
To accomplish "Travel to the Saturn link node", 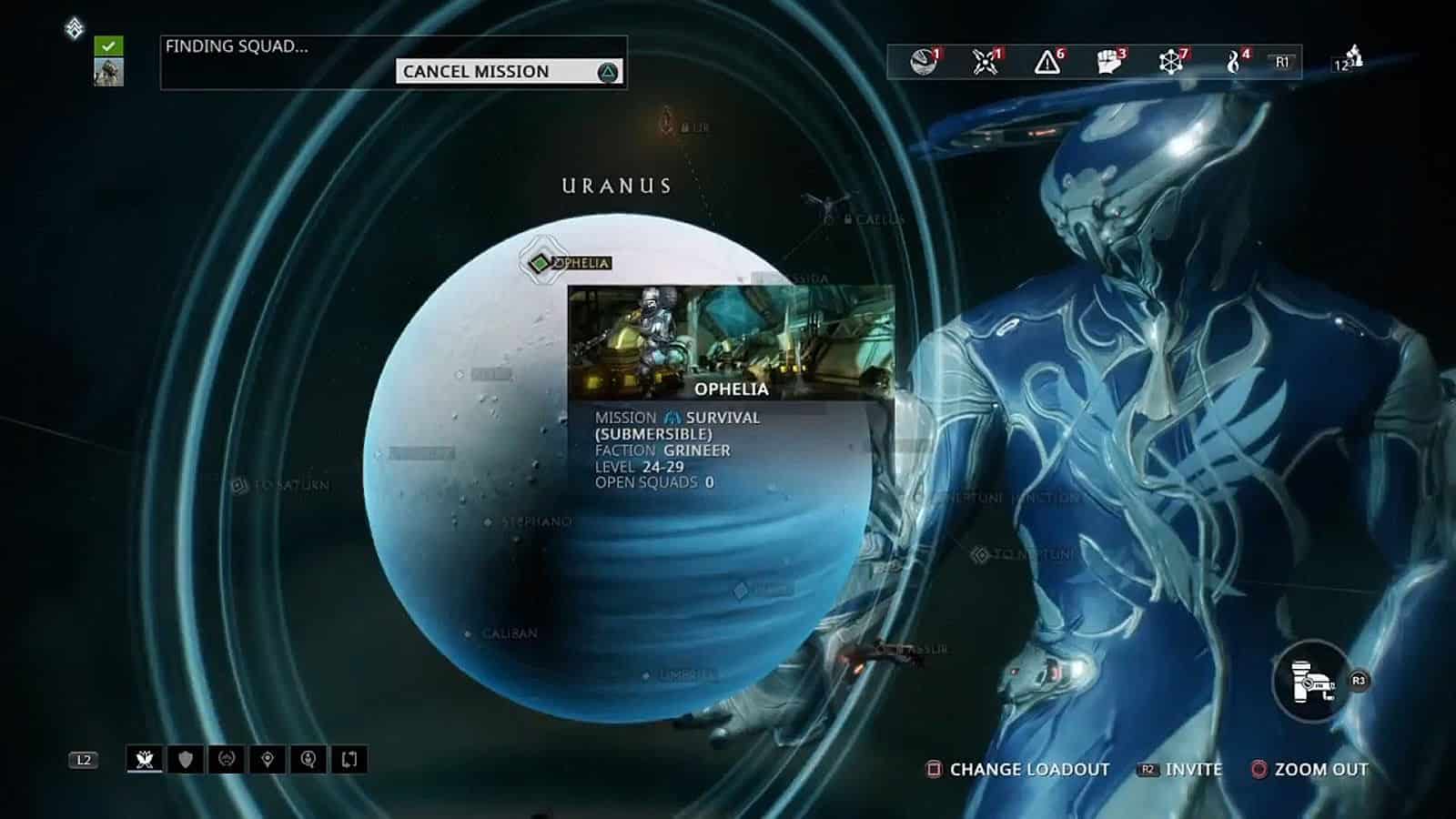I will pos(240,486).
